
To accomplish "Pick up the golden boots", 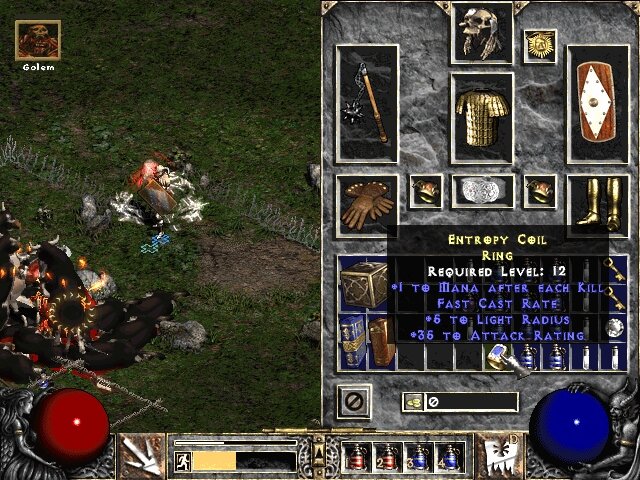I will coord(598,203).
